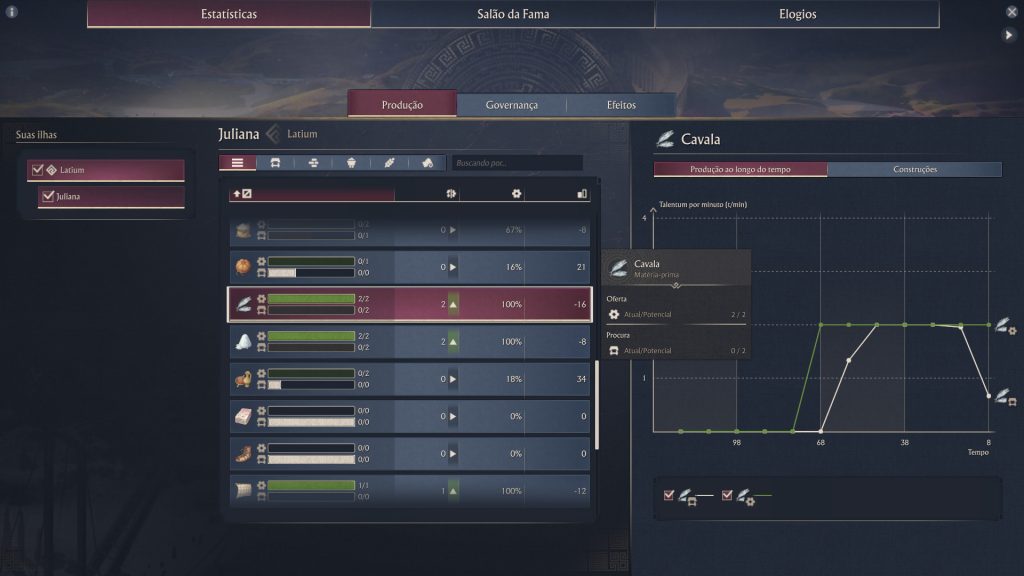The image size is (1024, 576).
Task: Select the orange amphora goods row
Action: [410, 267]
